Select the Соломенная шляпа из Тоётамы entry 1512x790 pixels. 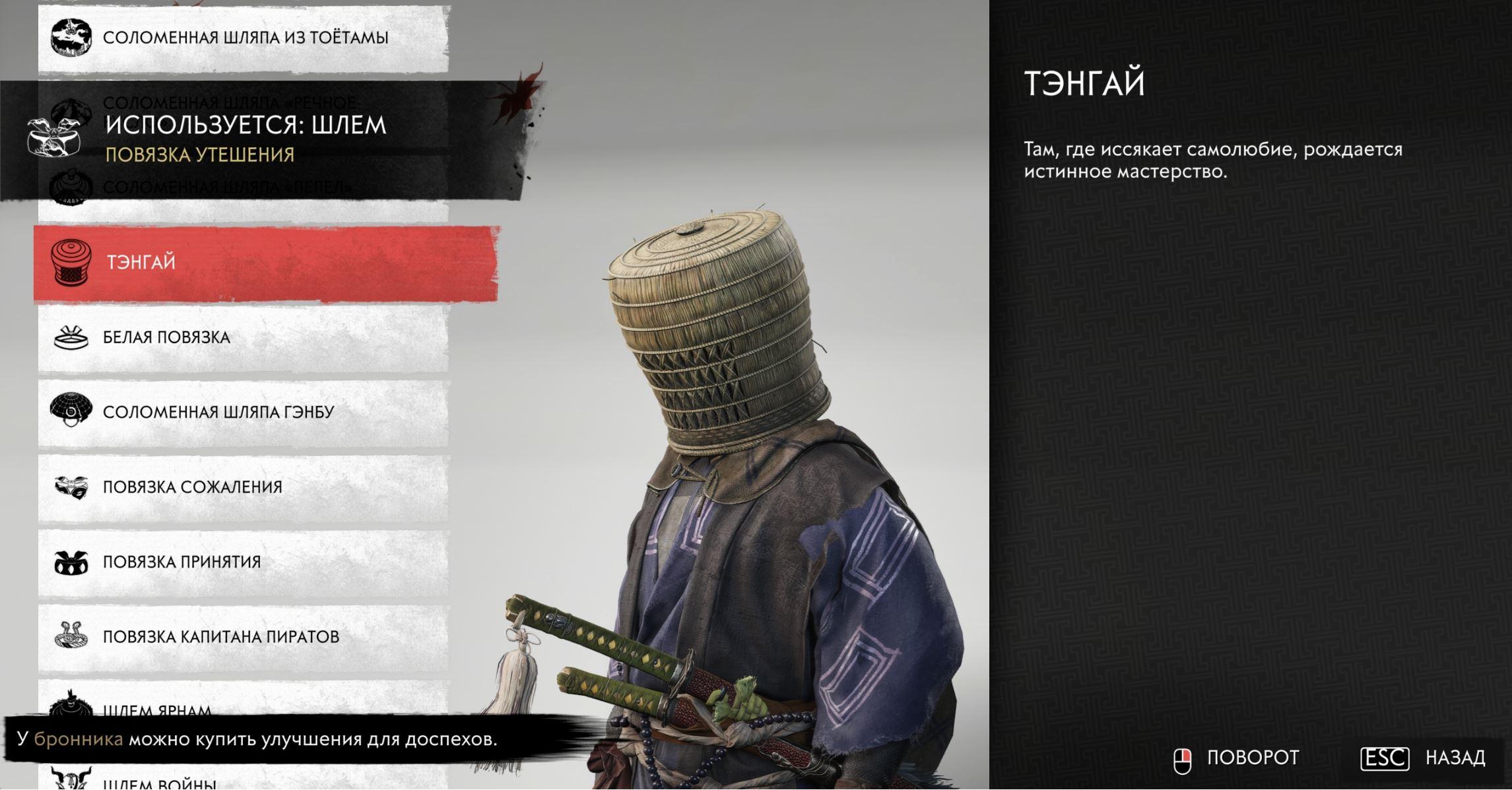click(x=244, y=38)
